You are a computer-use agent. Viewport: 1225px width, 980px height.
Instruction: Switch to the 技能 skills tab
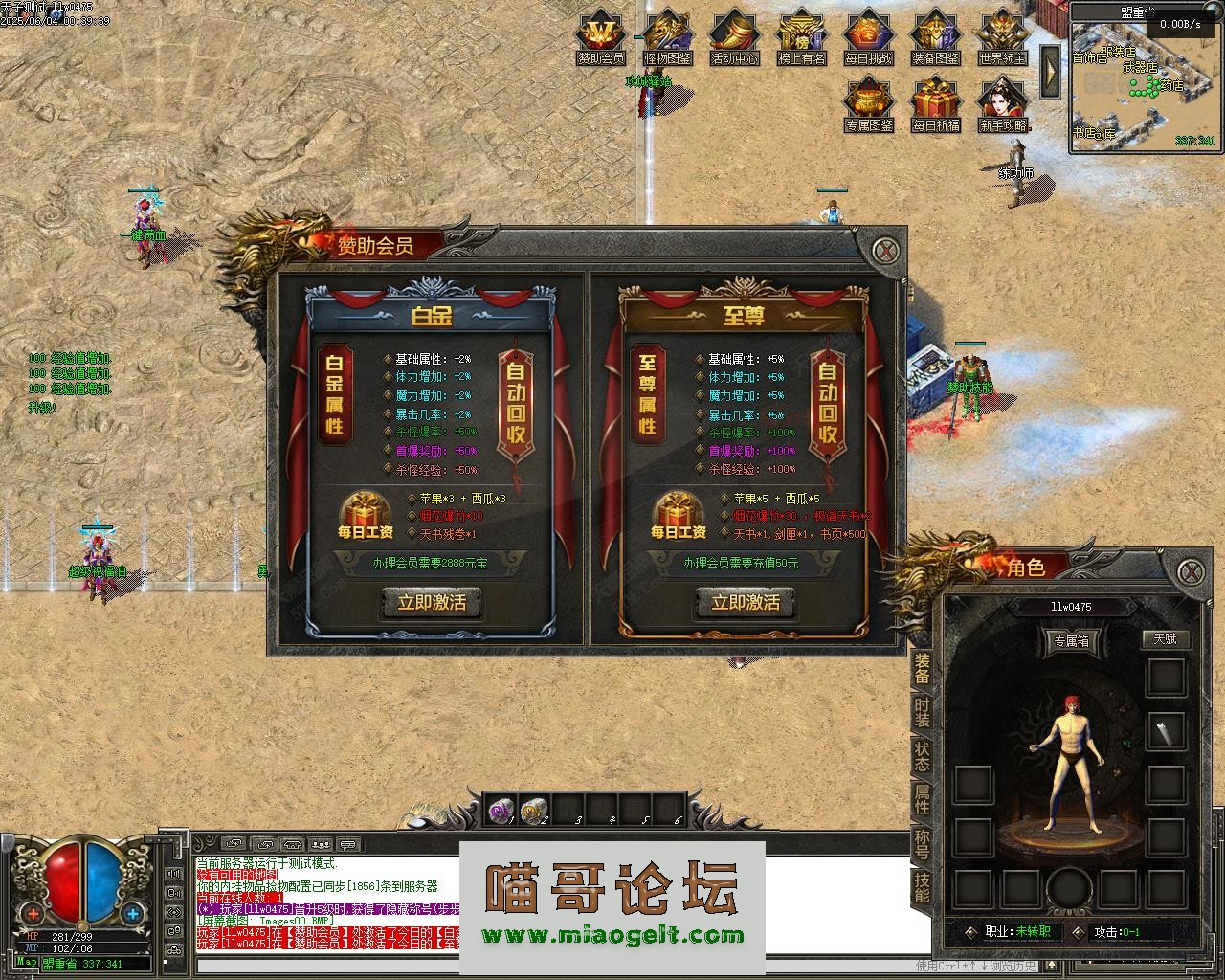922,888
